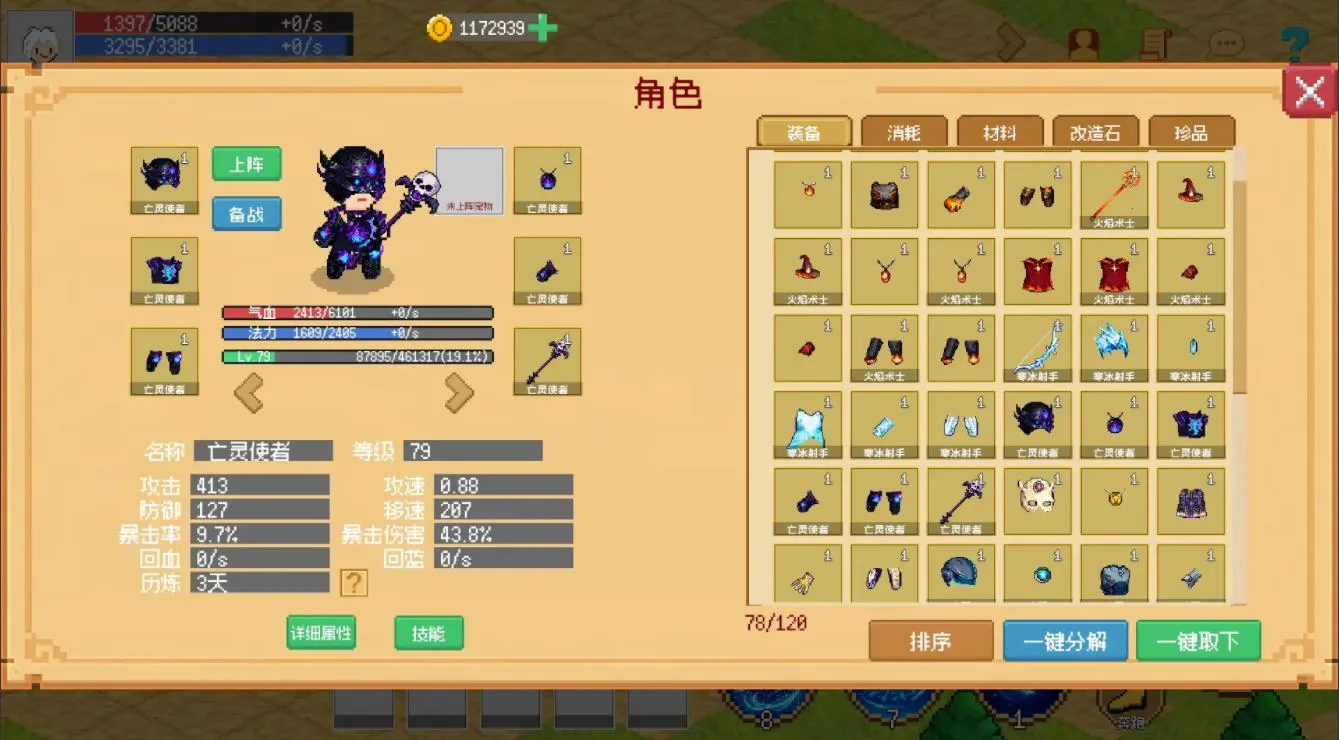Select the 火焰术士 flame staff in inventory

(x=1113, y=192)
